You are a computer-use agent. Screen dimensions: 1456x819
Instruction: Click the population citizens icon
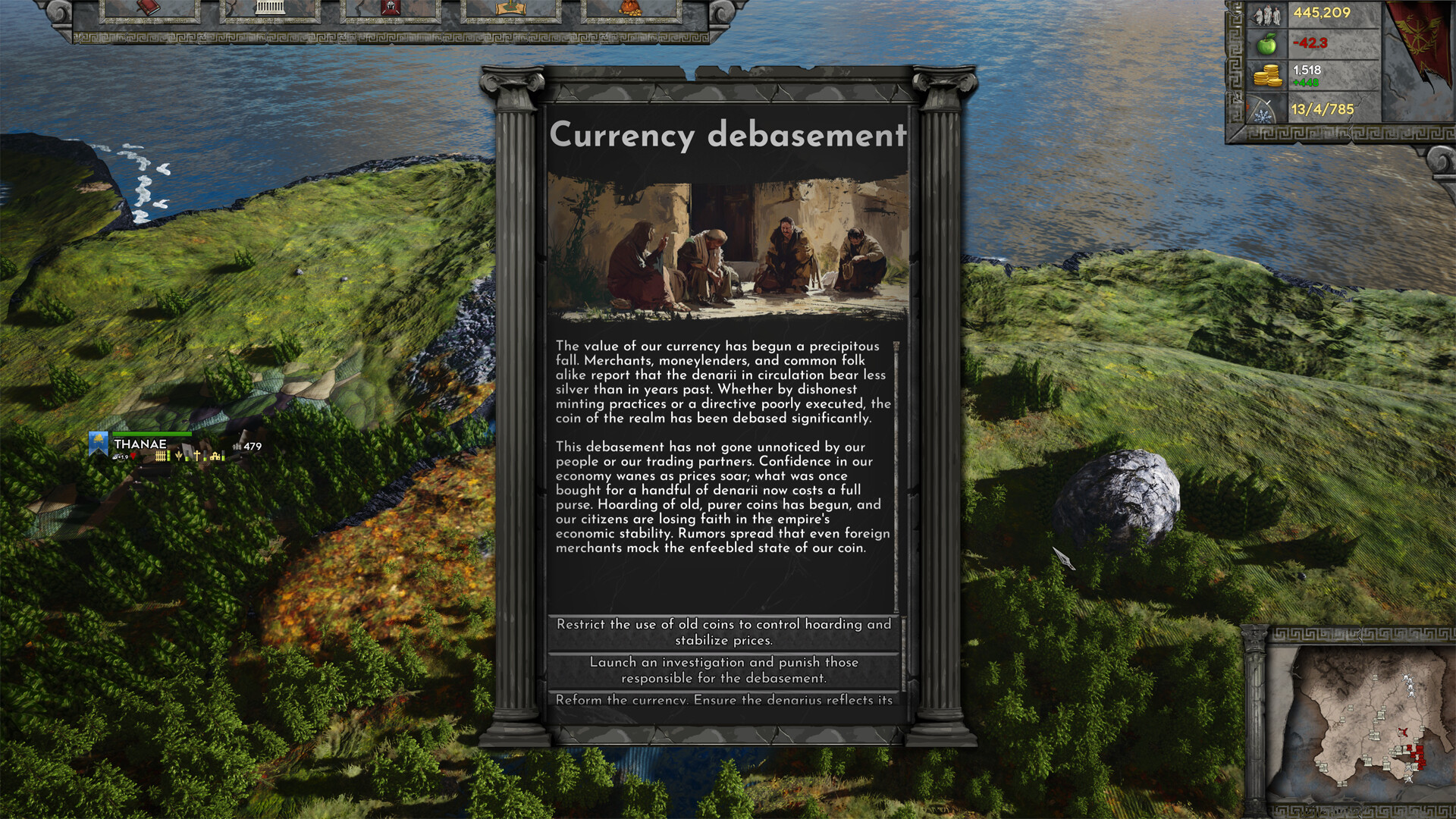point(1267,15)
